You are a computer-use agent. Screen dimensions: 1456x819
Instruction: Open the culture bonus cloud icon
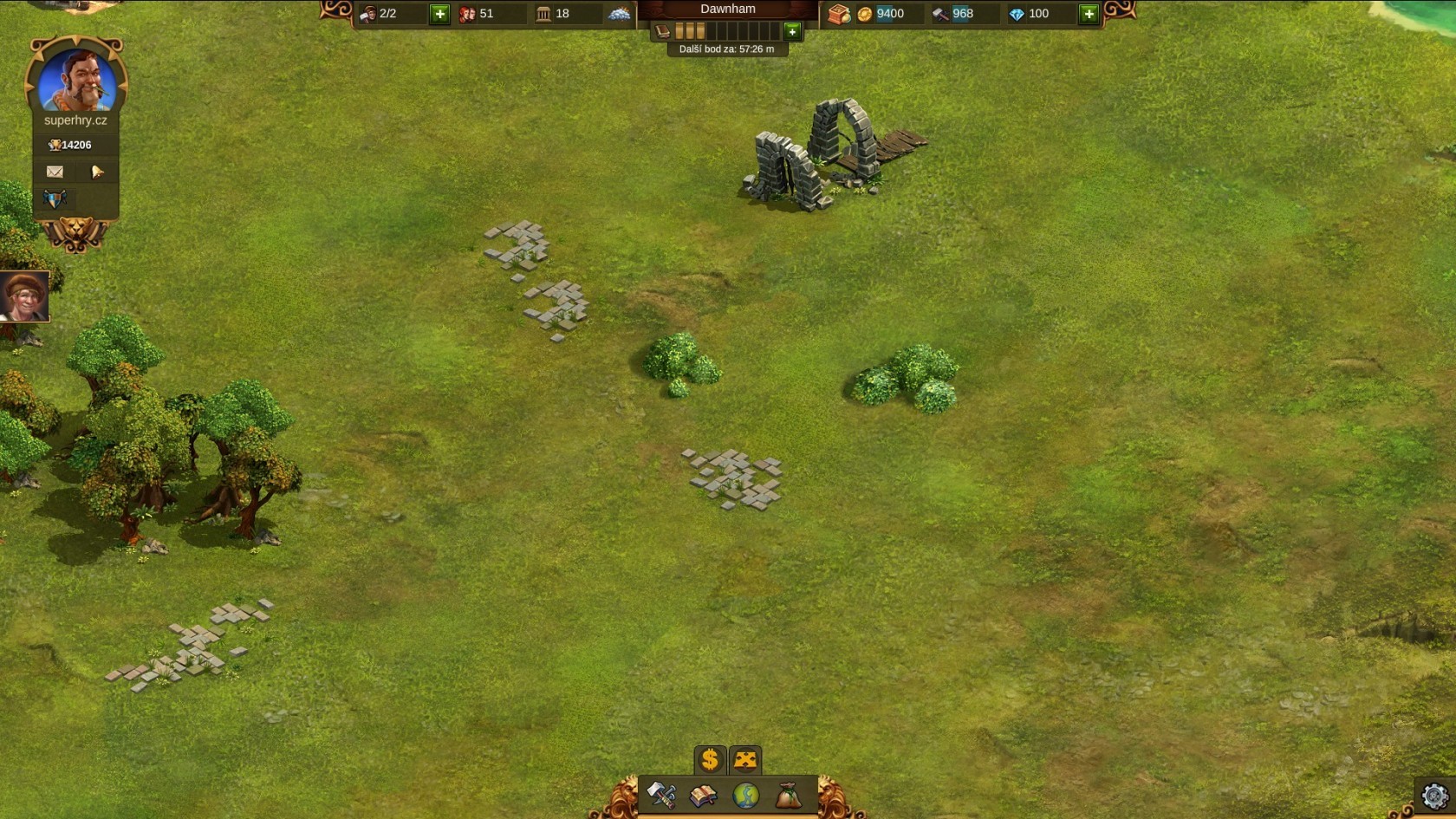pyautogui.click(x=619, y=14)
